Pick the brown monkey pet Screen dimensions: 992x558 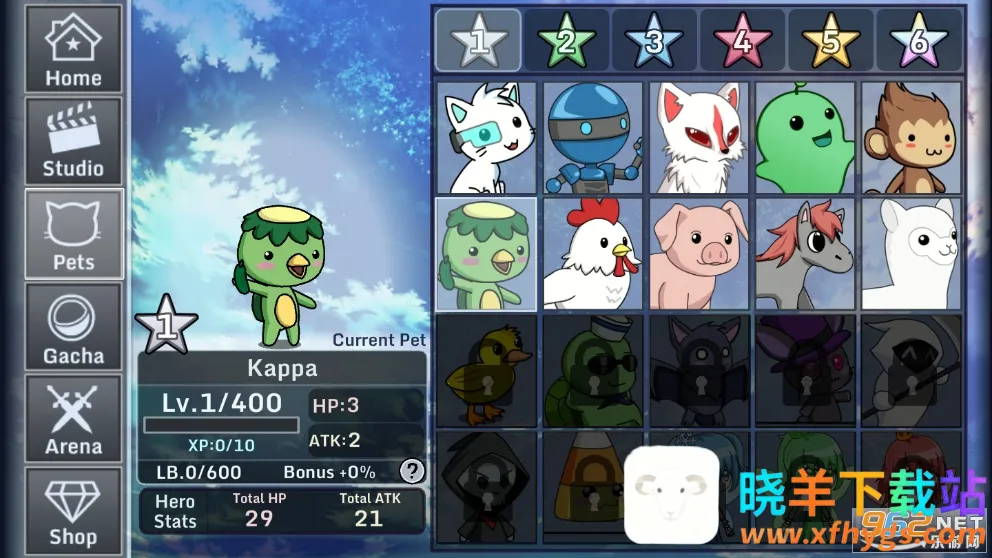(911, 138)
